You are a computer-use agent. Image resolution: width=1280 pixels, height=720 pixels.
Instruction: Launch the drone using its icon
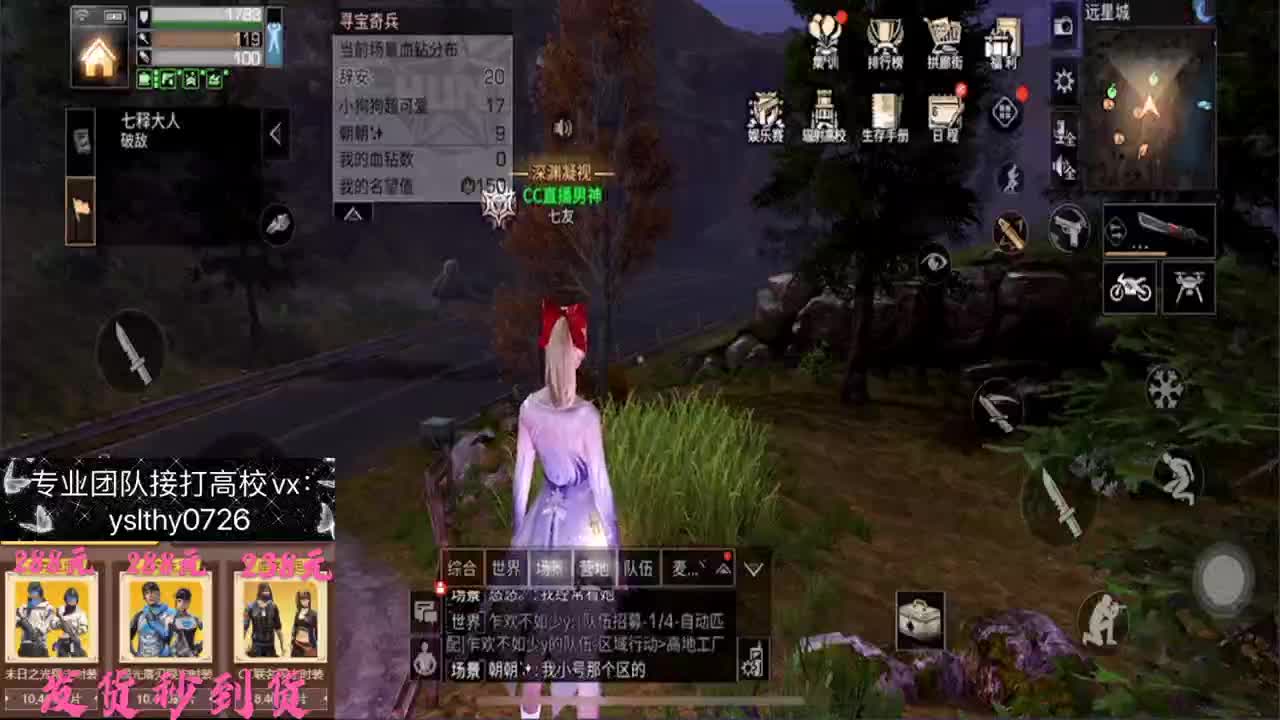pyautogui.click(x=1190, y=288)
